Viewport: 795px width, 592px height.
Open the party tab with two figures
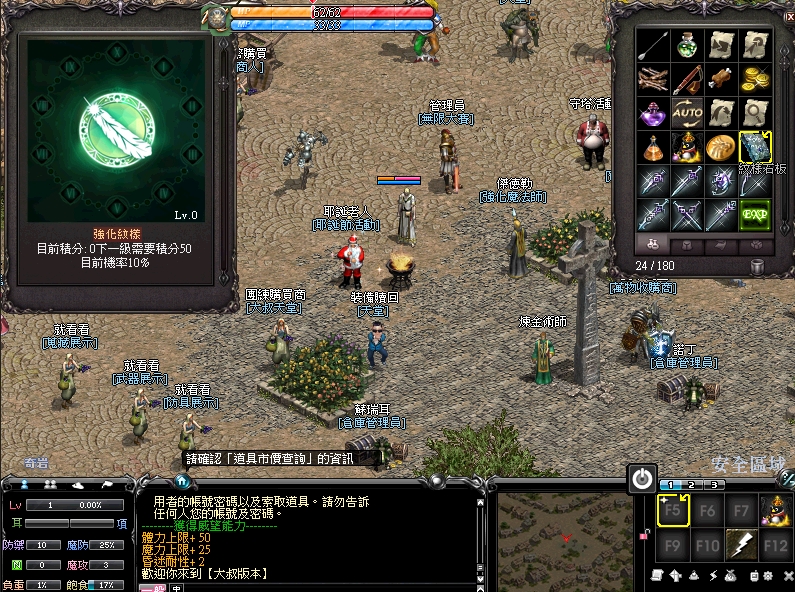tap(50, 485)
